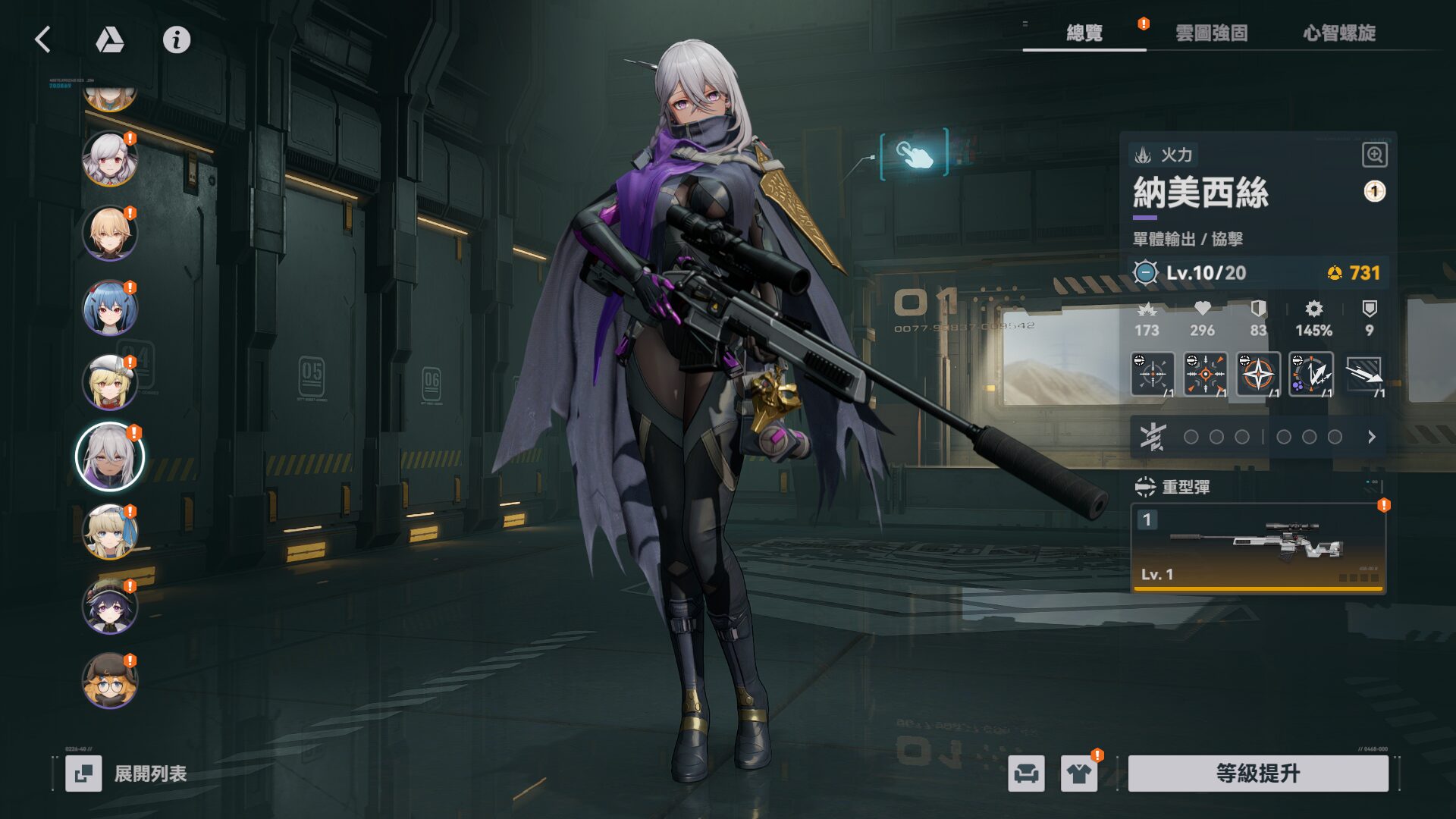This screenshot has height=819, width=1456.
Task: Open the attachment slots arrow
Action: [1371, 437]
